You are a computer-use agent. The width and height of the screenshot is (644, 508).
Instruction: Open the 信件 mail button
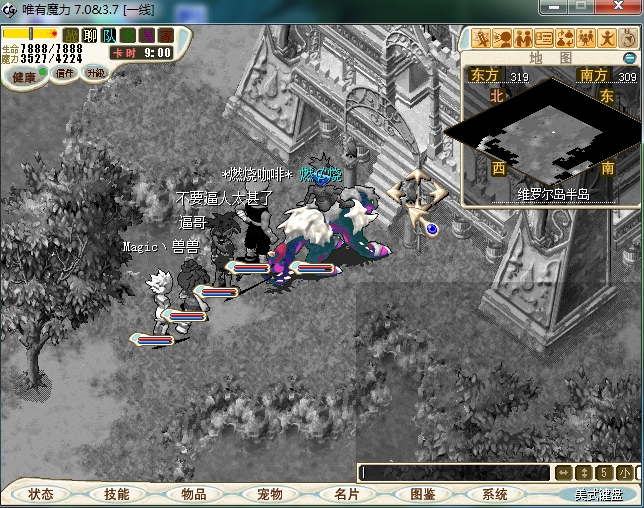64,73
